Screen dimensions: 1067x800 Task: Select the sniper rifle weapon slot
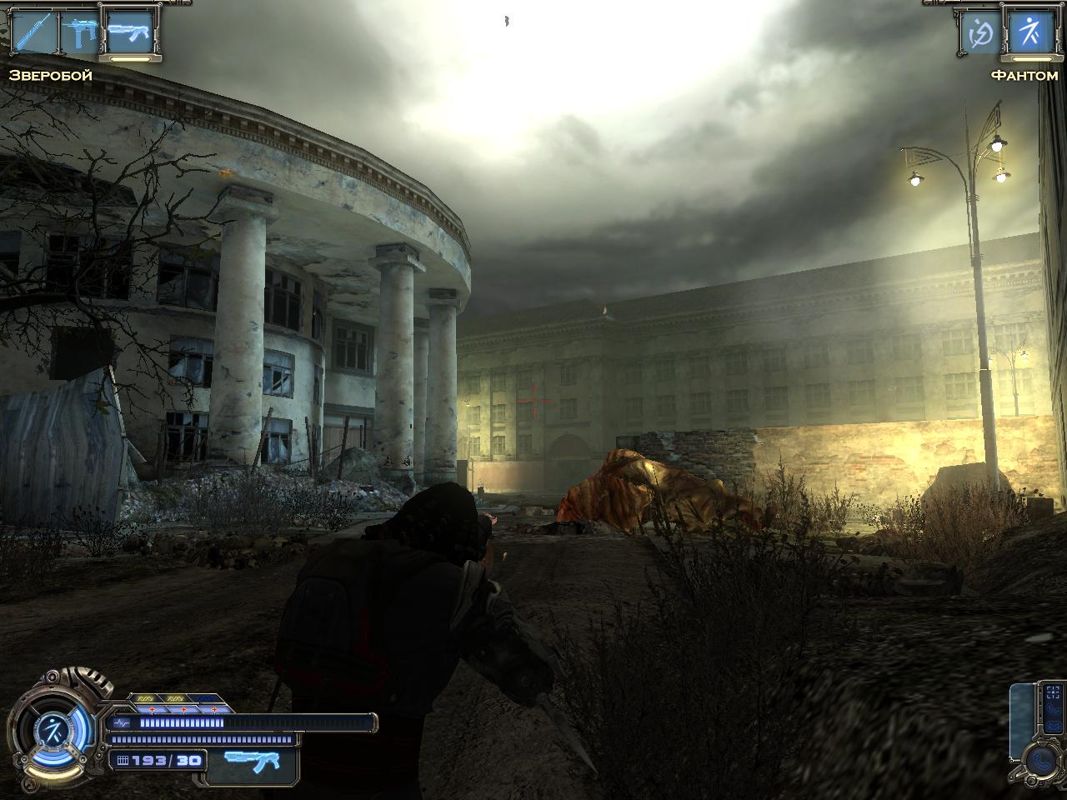pos(36,33)
